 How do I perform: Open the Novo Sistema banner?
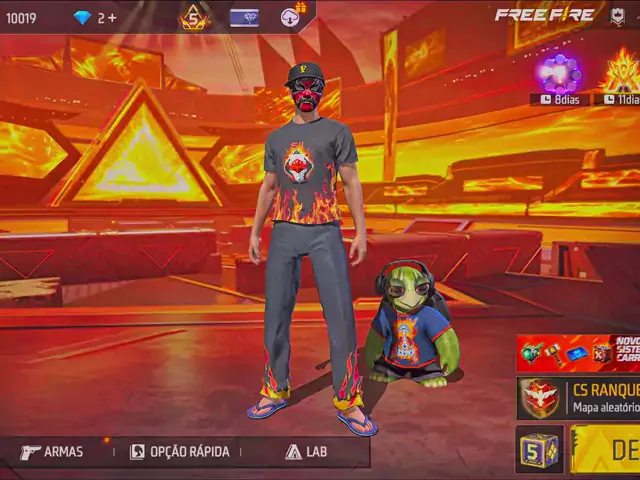[x=578, y=353]
